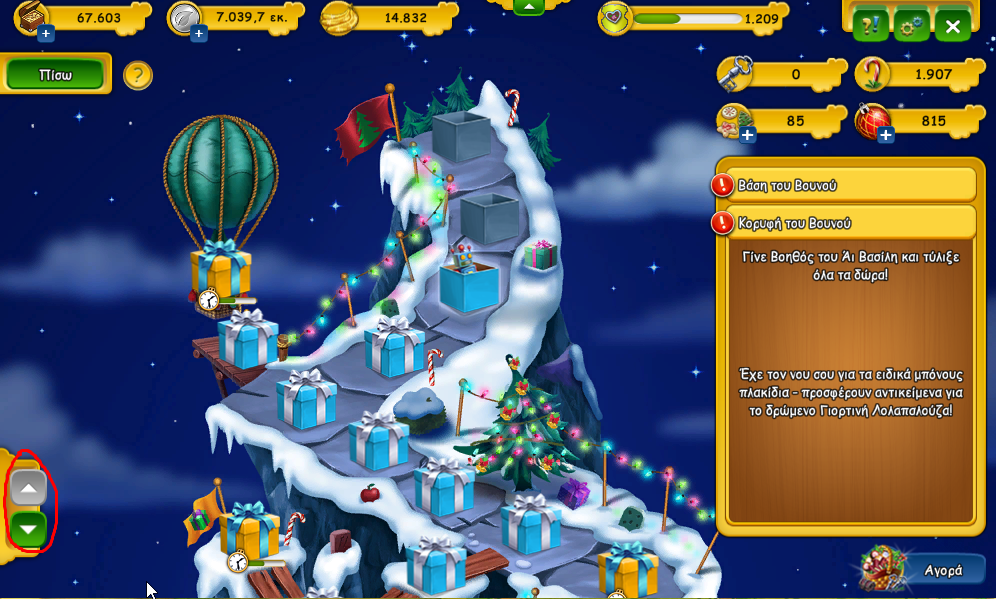The image size is (996, 599).
Task: Close the screen with the X button
Action: pos(952,26)
